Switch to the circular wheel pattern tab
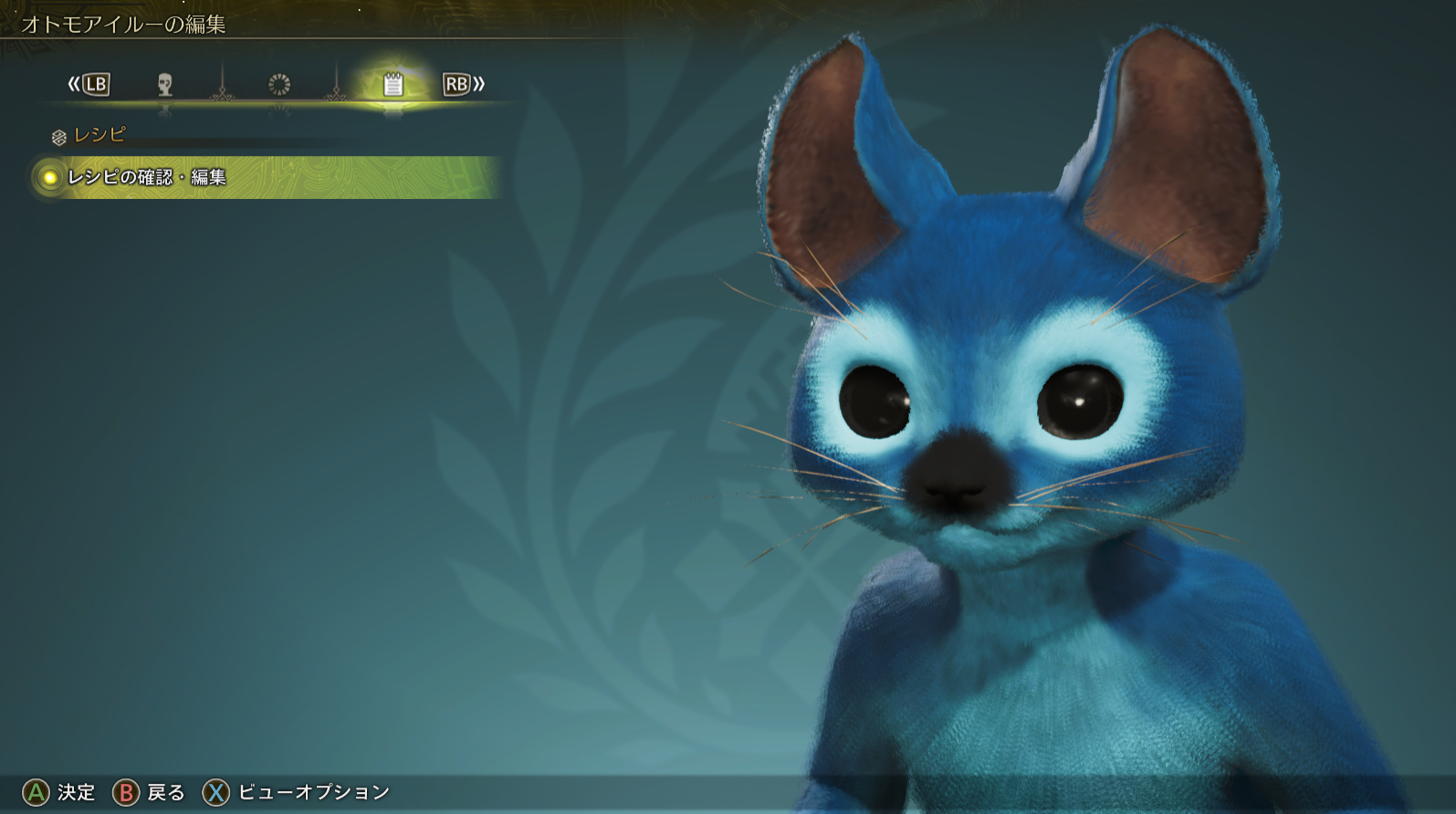The width and height of the screenshot is (1456, 814). [278, 85]
